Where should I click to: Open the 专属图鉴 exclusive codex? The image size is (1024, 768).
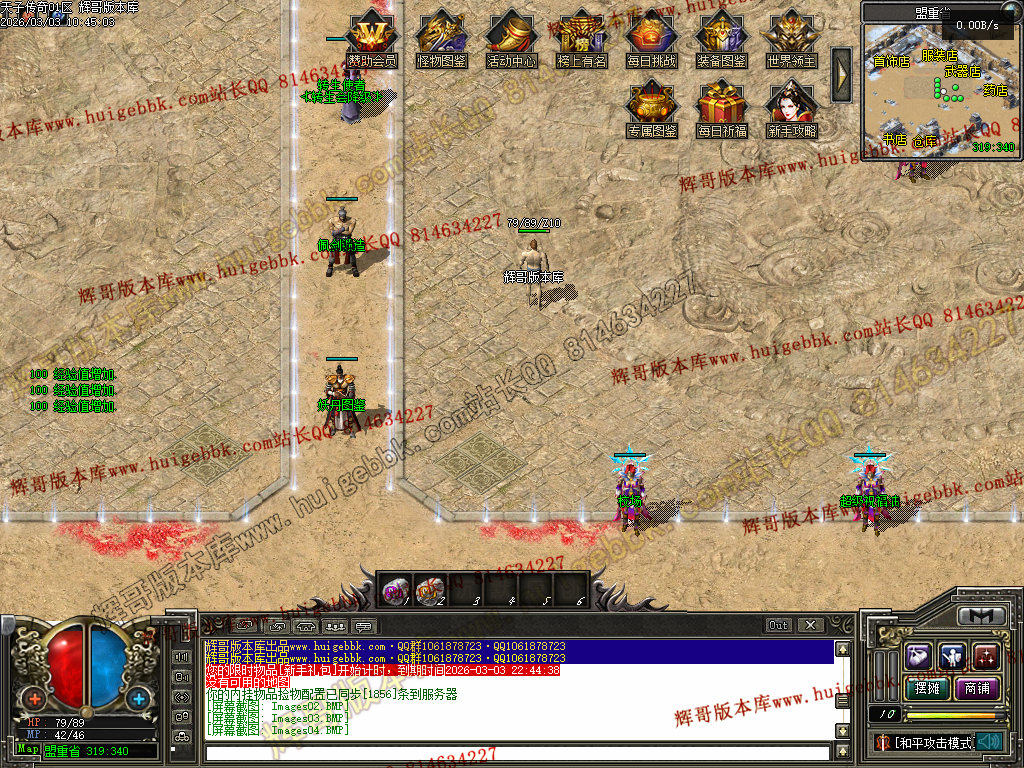tap(651, 105)
